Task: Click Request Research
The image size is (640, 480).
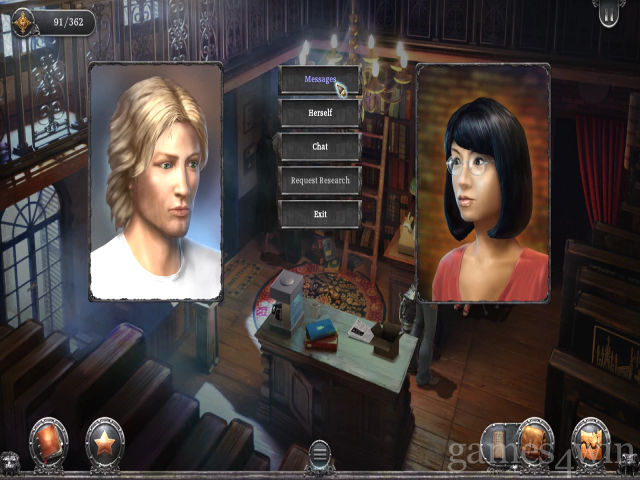Action: pos(319,180)
